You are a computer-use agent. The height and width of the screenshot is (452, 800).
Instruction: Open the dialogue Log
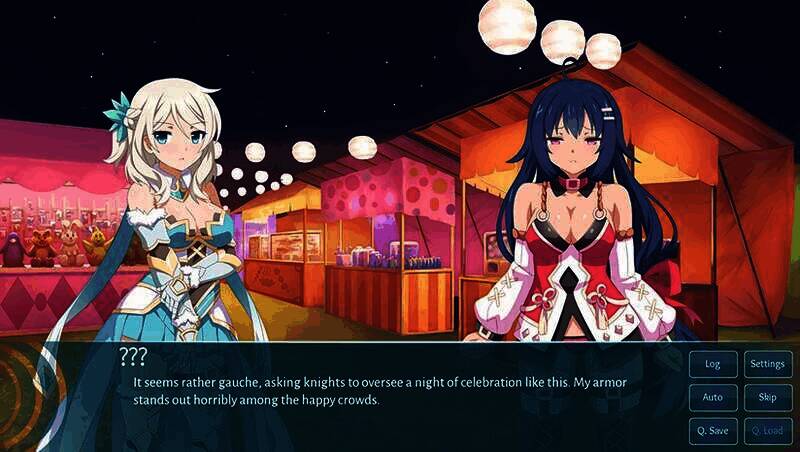[x=713, y=364]
